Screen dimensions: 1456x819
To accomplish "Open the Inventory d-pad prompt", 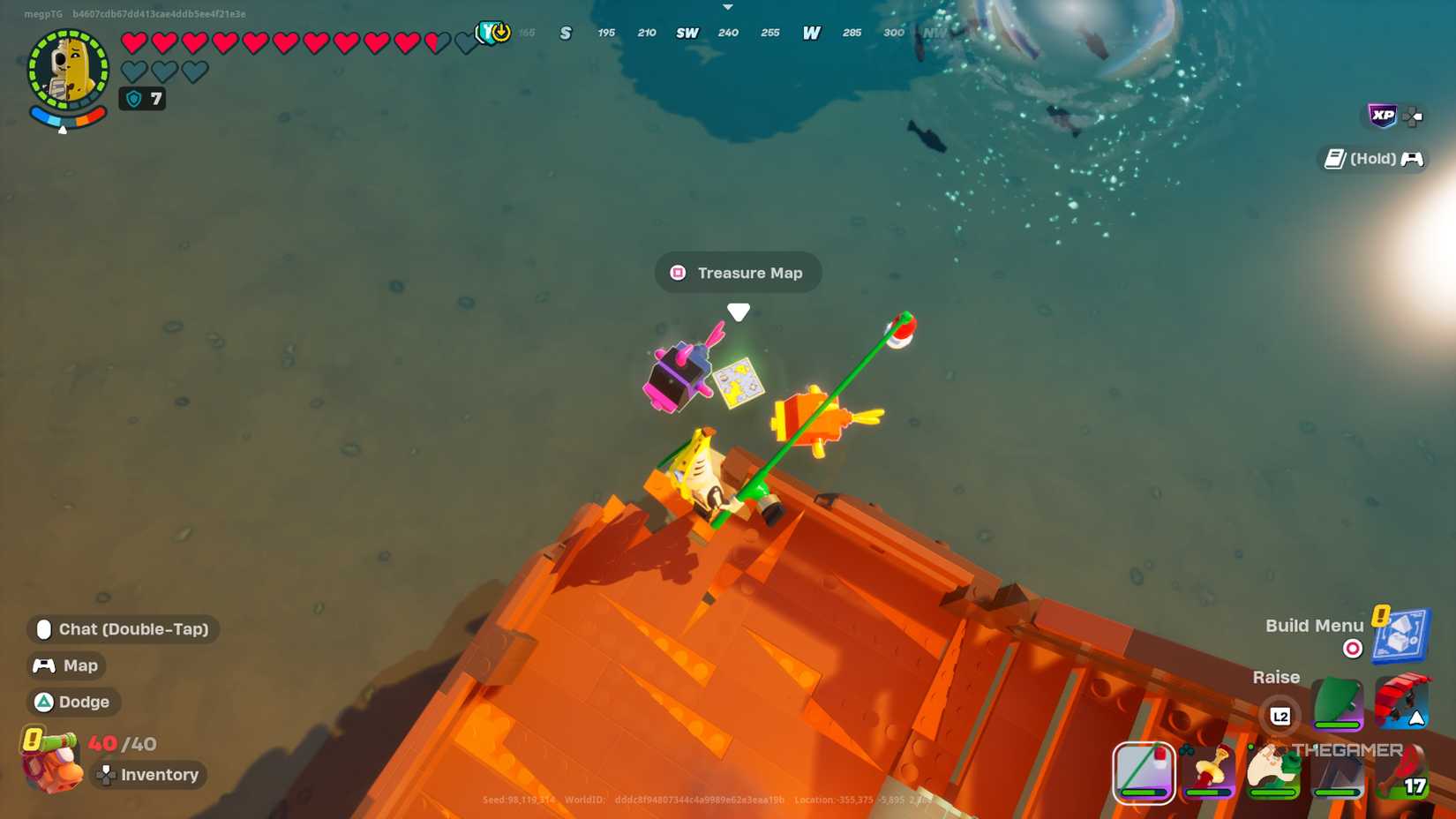I will (148, 774).
